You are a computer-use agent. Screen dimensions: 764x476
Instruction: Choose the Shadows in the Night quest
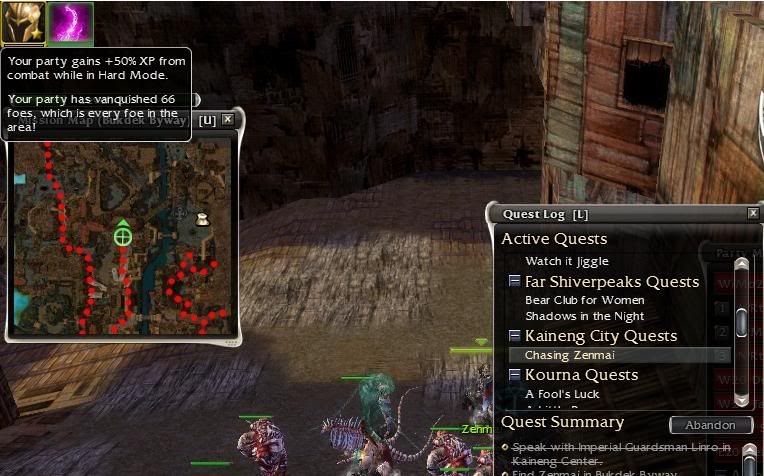click(x=584, y=316)
